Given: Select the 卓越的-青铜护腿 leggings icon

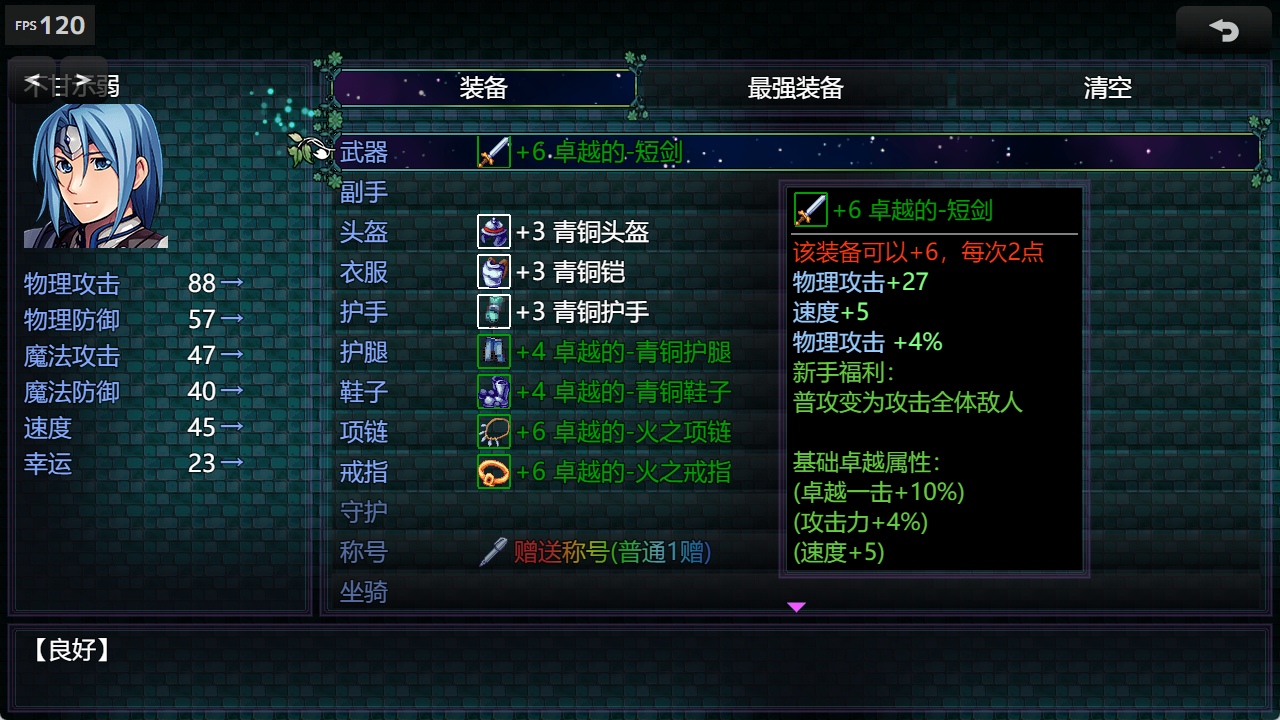Looking at the screenshot, I should pyautogui.click(x=493, y=351).
